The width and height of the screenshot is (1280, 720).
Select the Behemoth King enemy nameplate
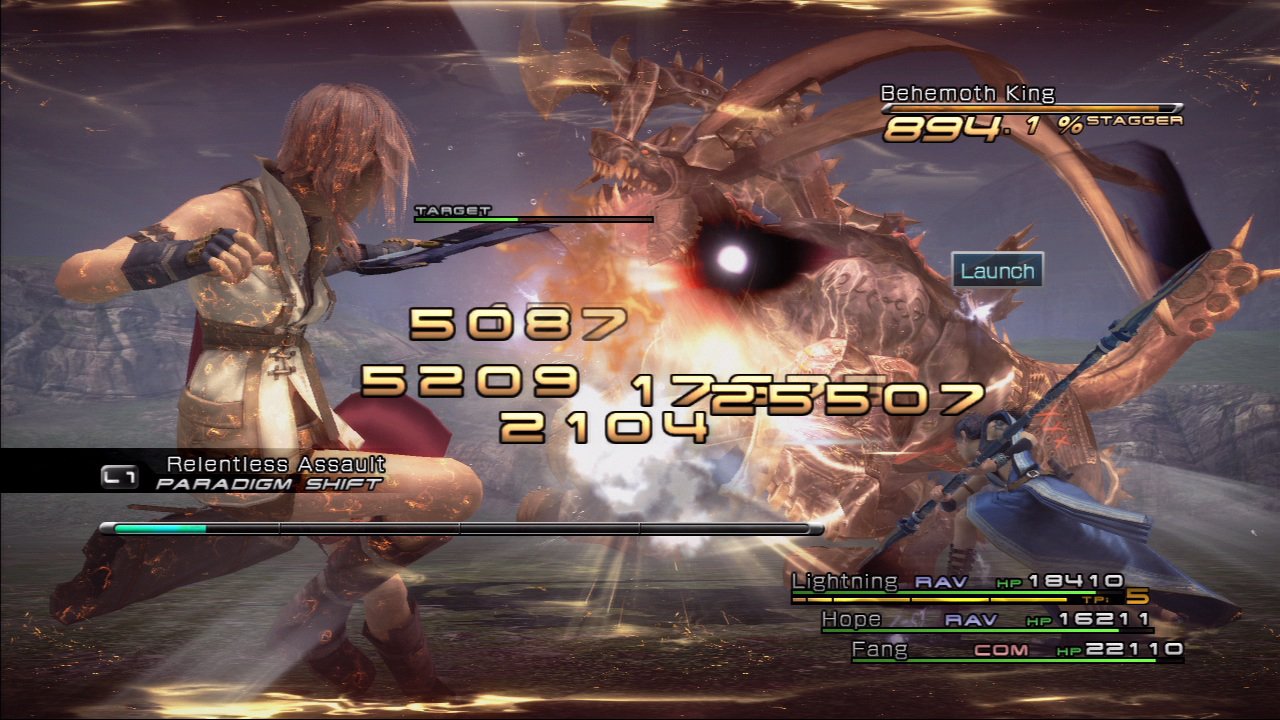[967, 94]
